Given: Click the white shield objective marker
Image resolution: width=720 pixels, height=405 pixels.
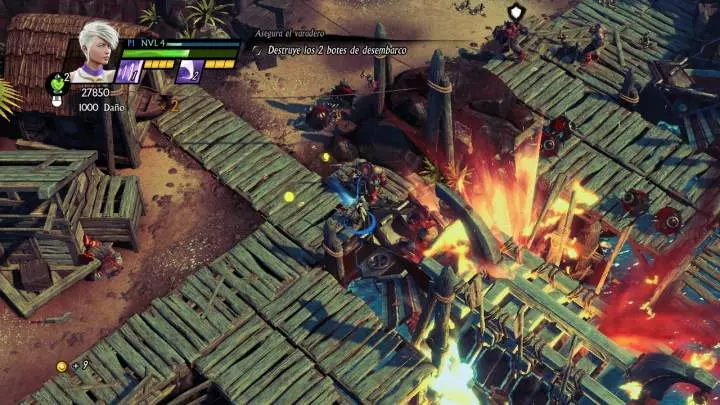Looking at the screenshot, I should point(516,12).
